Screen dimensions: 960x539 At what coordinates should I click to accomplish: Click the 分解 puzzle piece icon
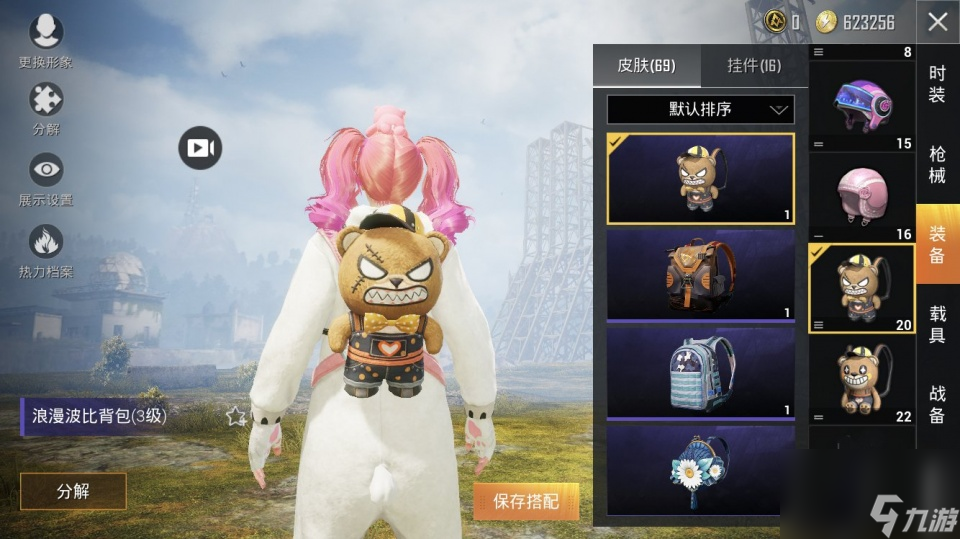[45, 100]
